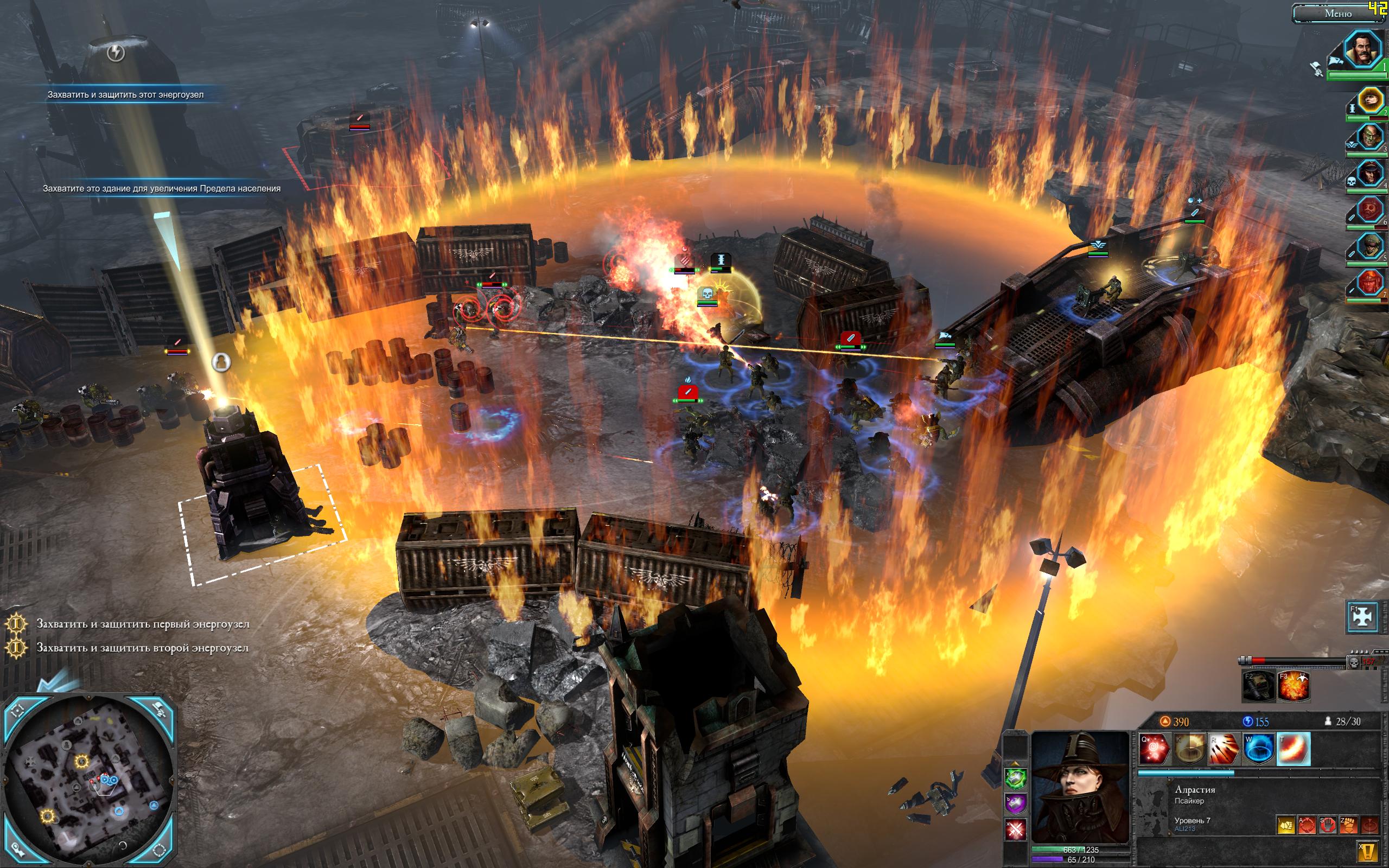1389x868 pixels.
Task: Toggle the yellow fist melee stance command
Action: (x=1286, y=826)
